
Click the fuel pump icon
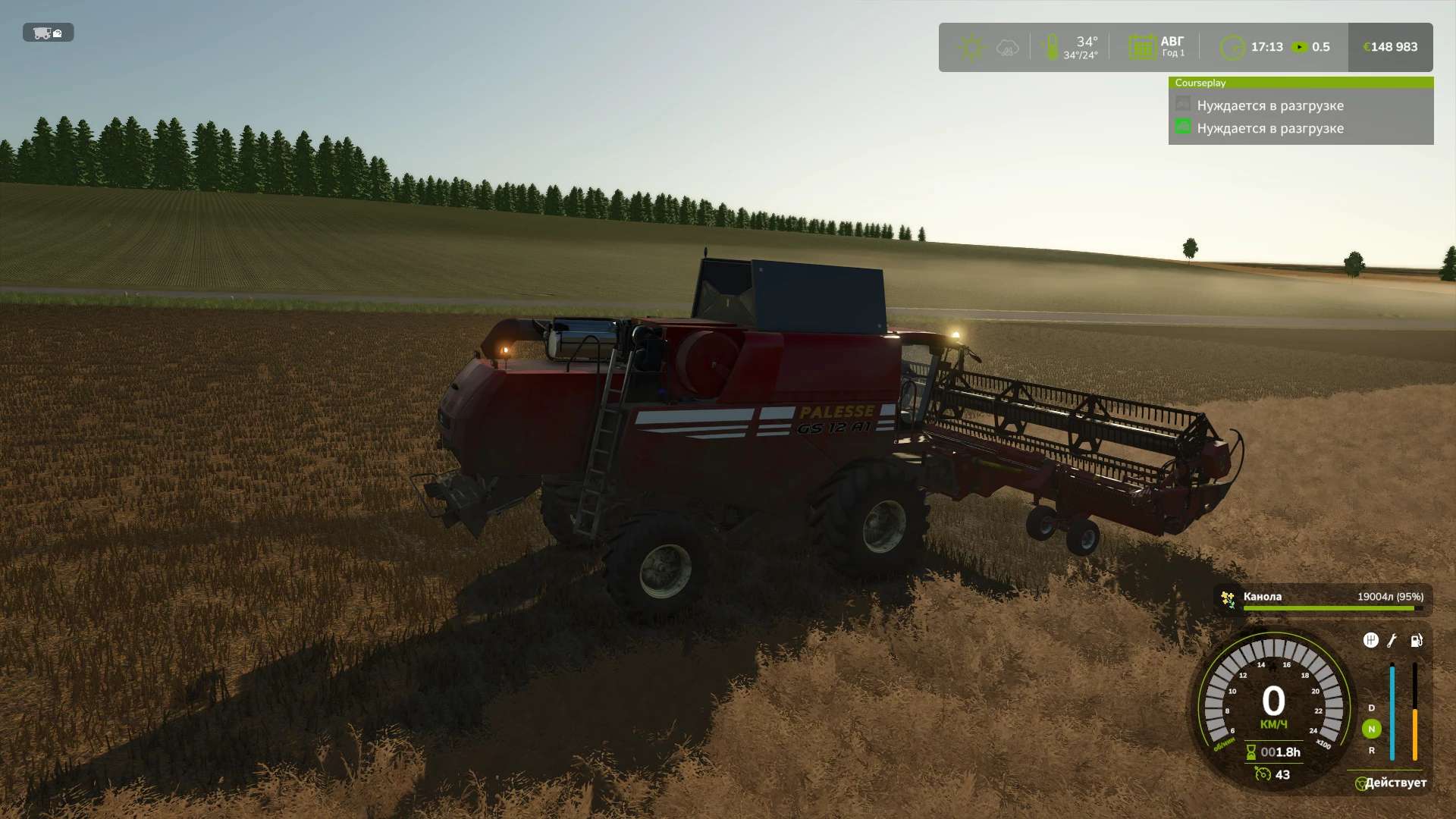1416,641
